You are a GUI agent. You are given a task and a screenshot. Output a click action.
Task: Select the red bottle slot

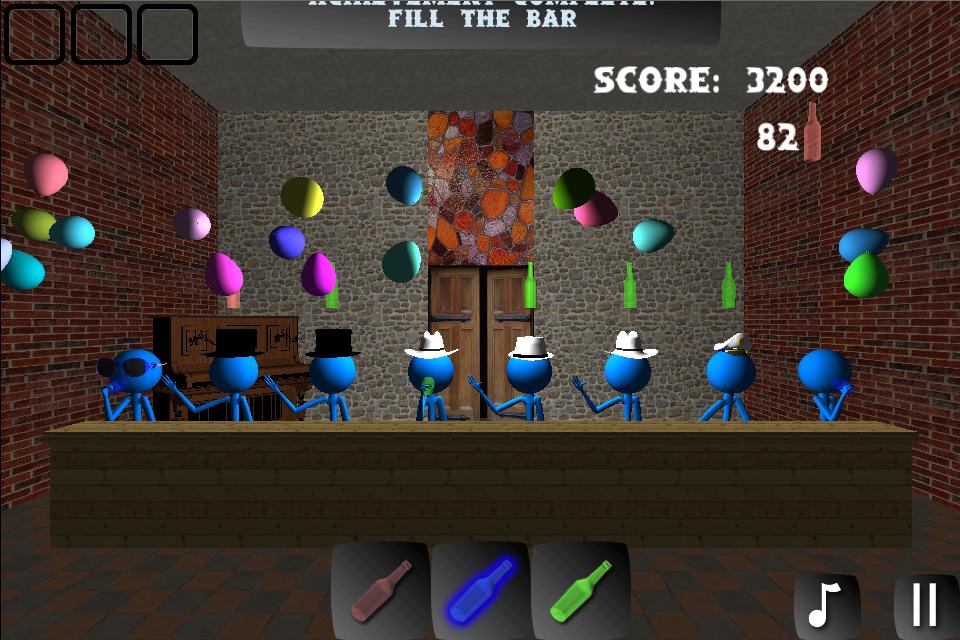pos(380,591)
